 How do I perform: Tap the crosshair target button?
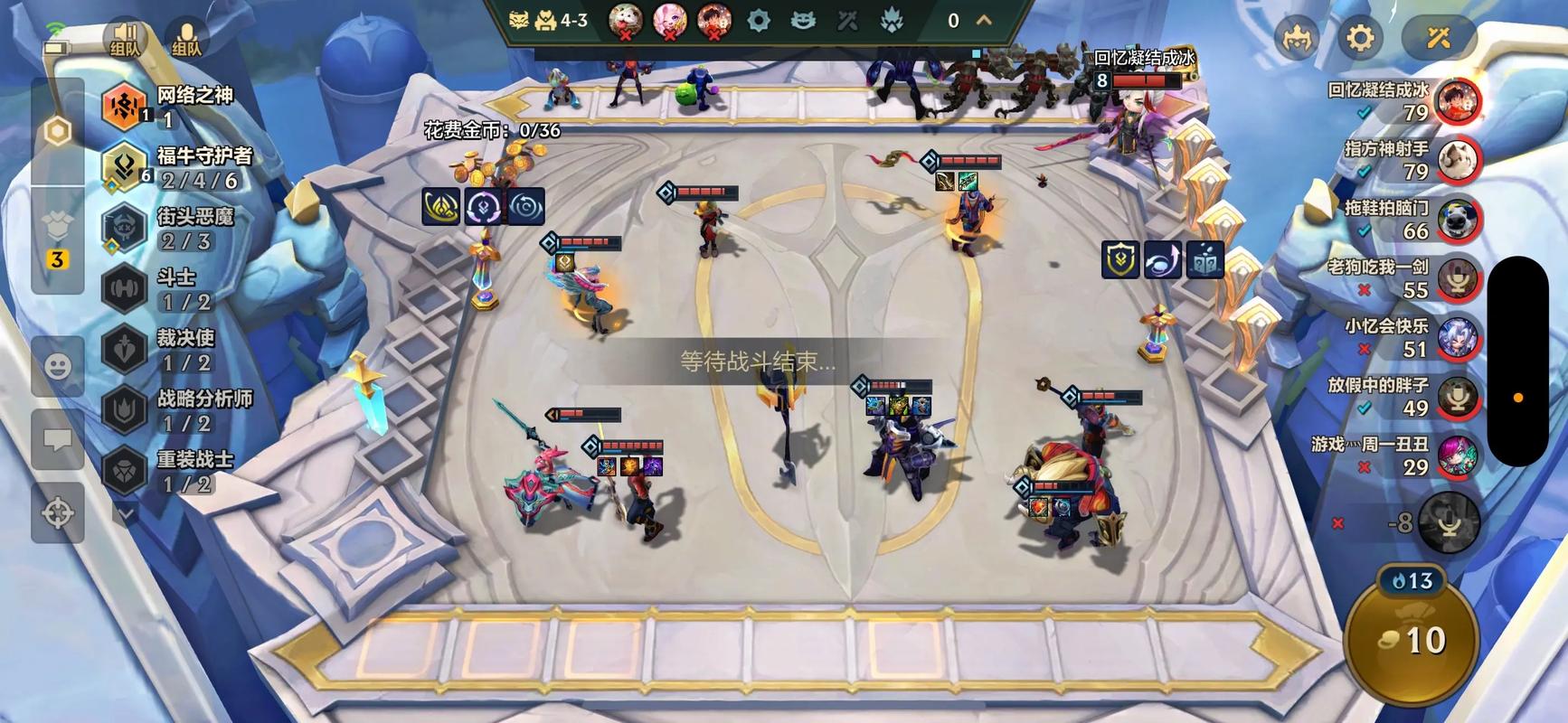click(x=58, y=512)
